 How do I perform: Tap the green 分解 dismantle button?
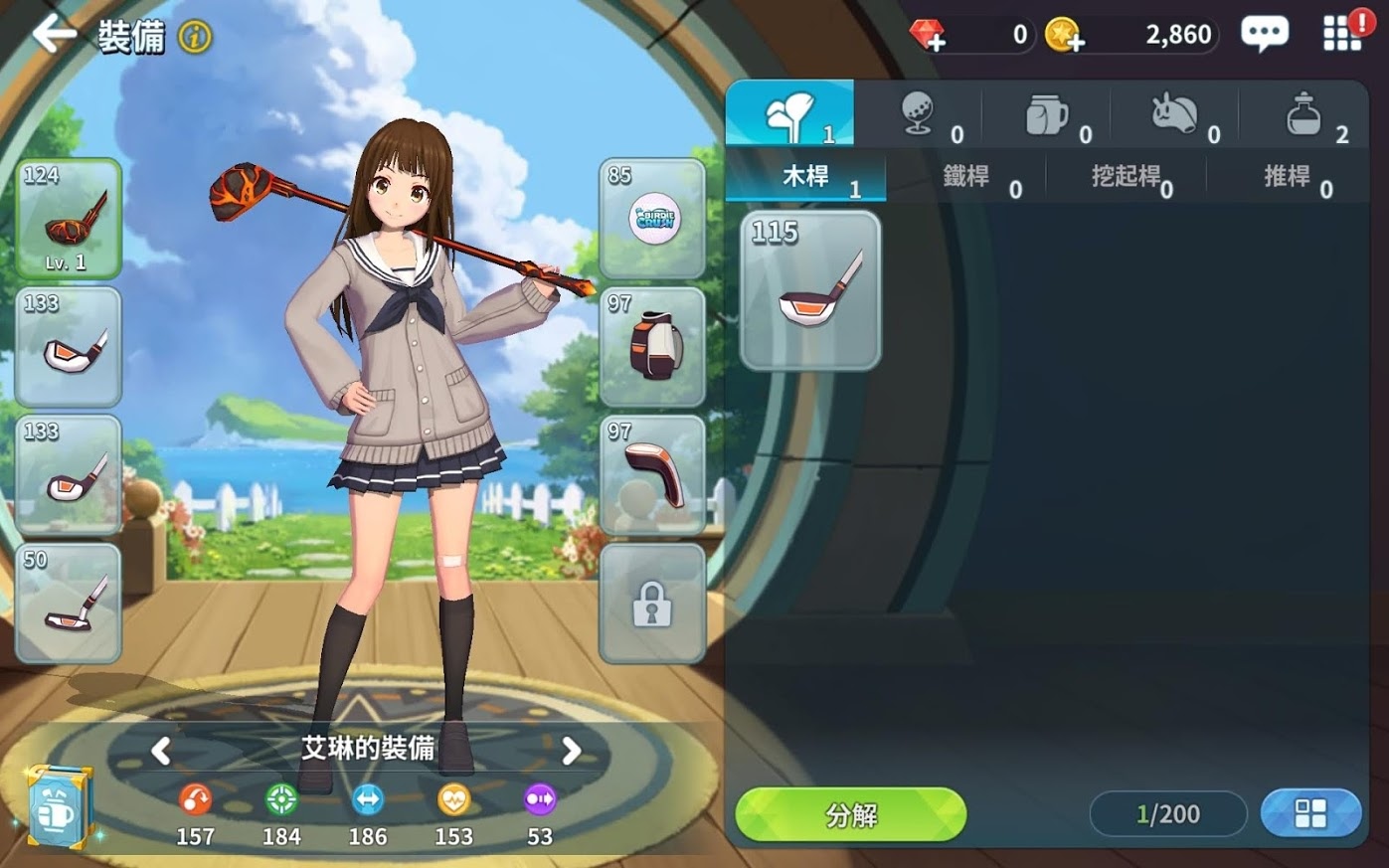point(850,815)
